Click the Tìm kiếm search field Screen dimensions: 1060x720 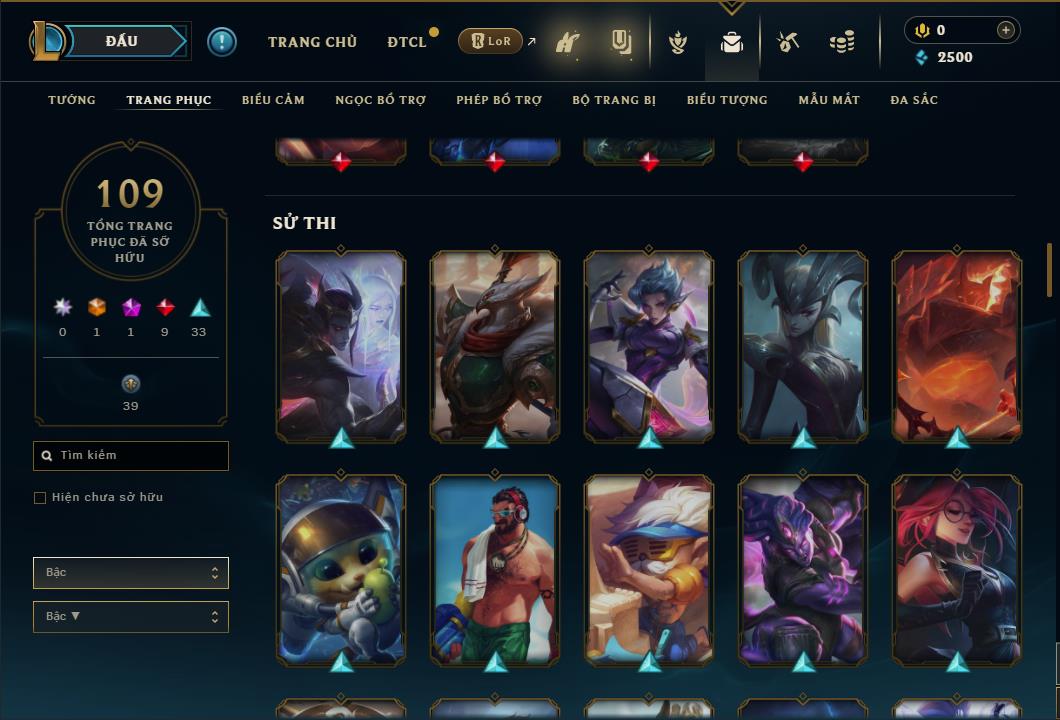pyautogui.click(x=131, y=456)
